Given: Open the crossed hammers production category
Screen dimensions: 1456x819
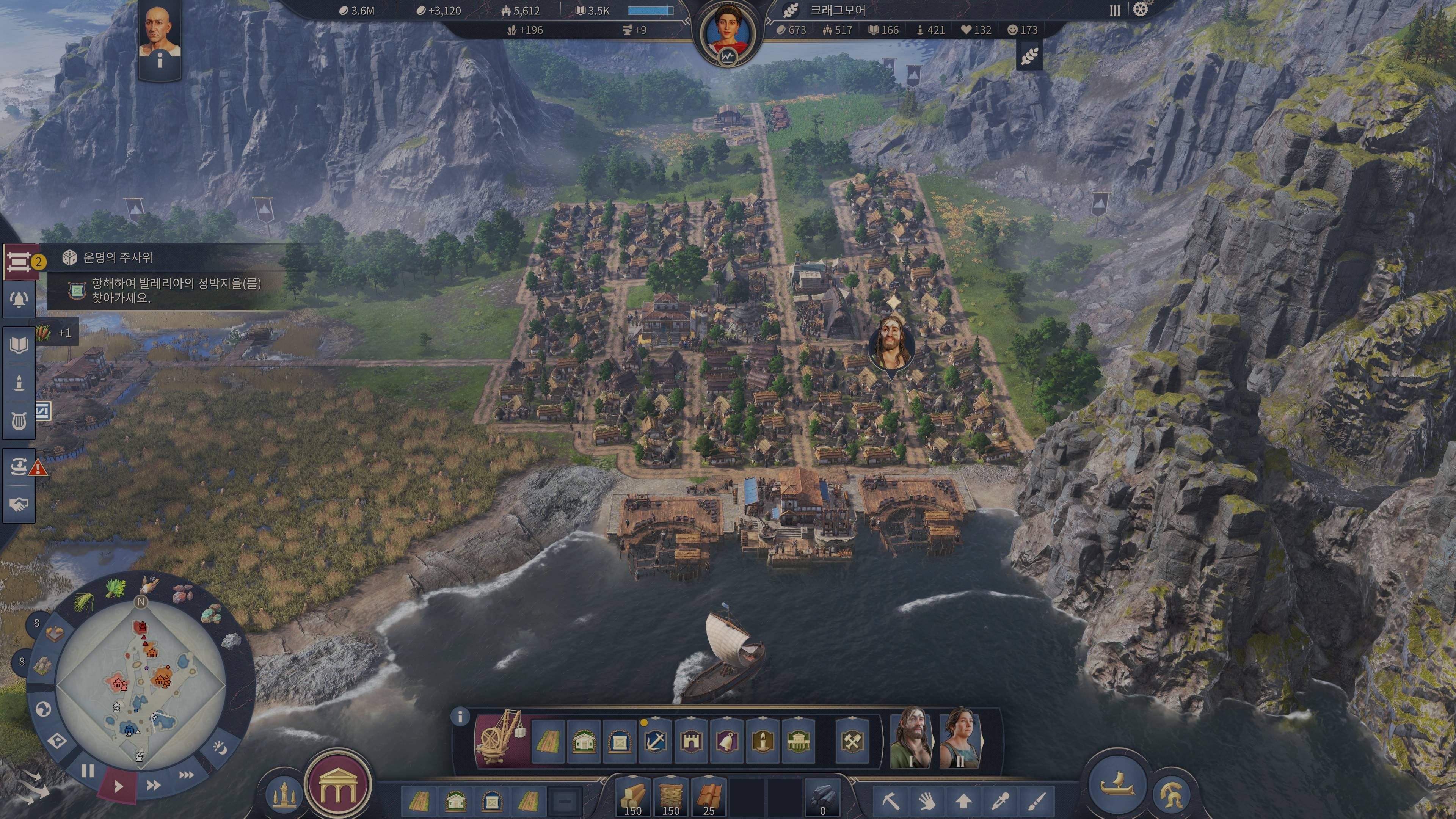Looking at the screenshot, I should (852, 741).
